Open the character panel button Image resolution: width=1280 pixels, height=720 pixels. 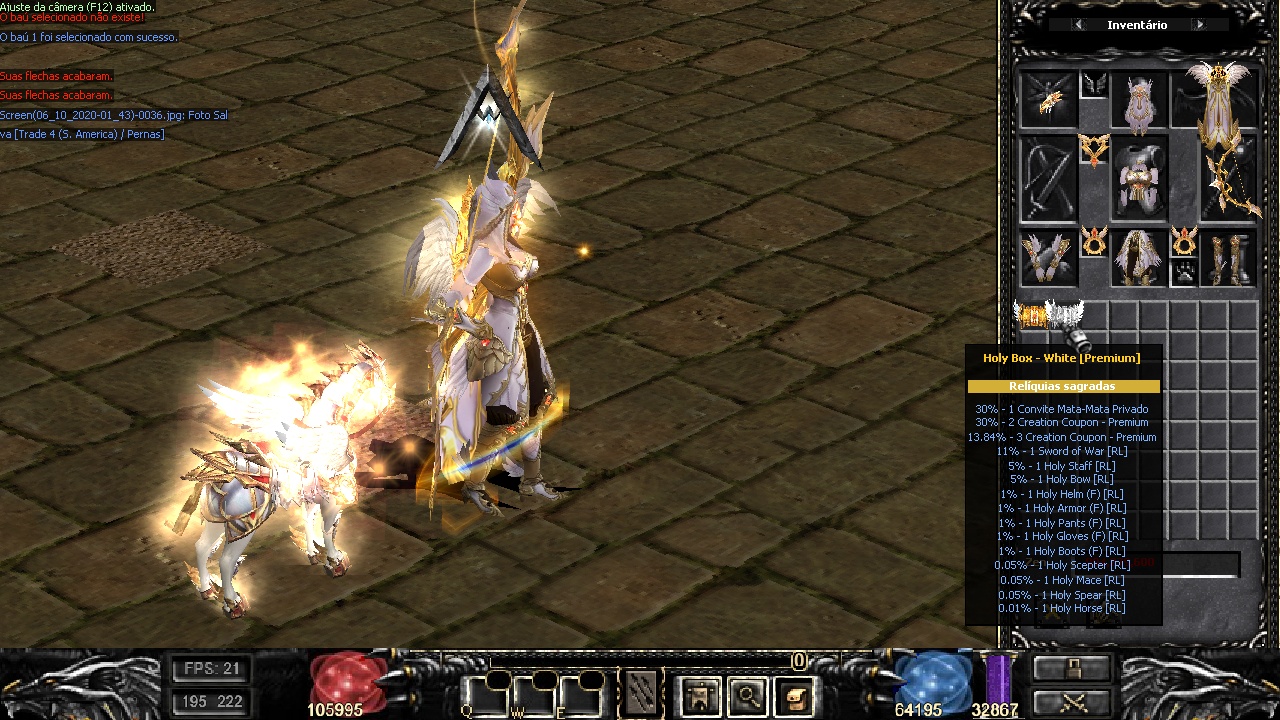[x=699, y=695]
